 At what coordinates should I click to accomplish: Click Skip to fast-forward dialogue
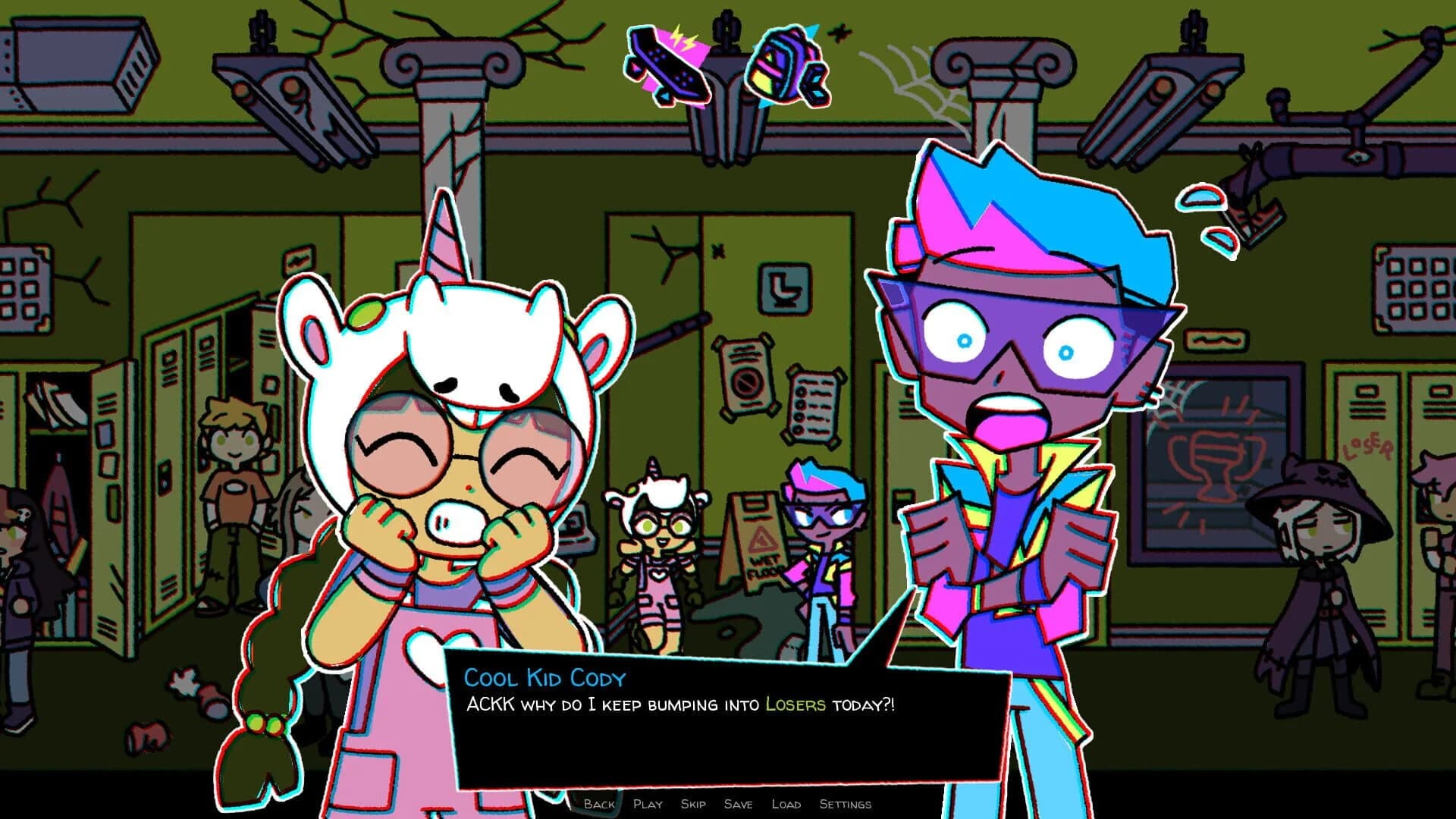tap(694, 804)
